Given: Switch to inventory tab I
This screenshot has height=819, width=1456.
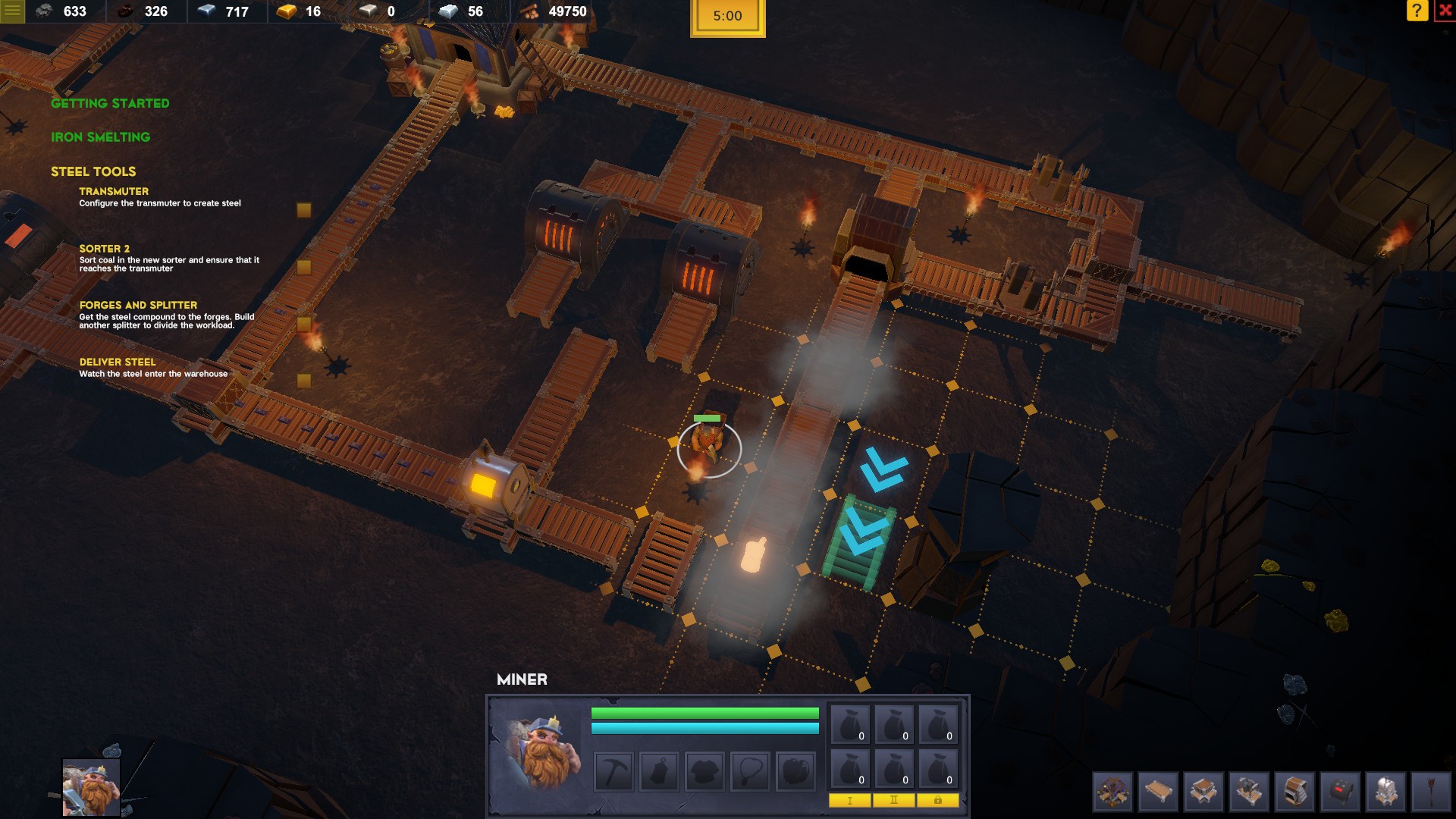Looking at the screenshot, I should (850, 799).
